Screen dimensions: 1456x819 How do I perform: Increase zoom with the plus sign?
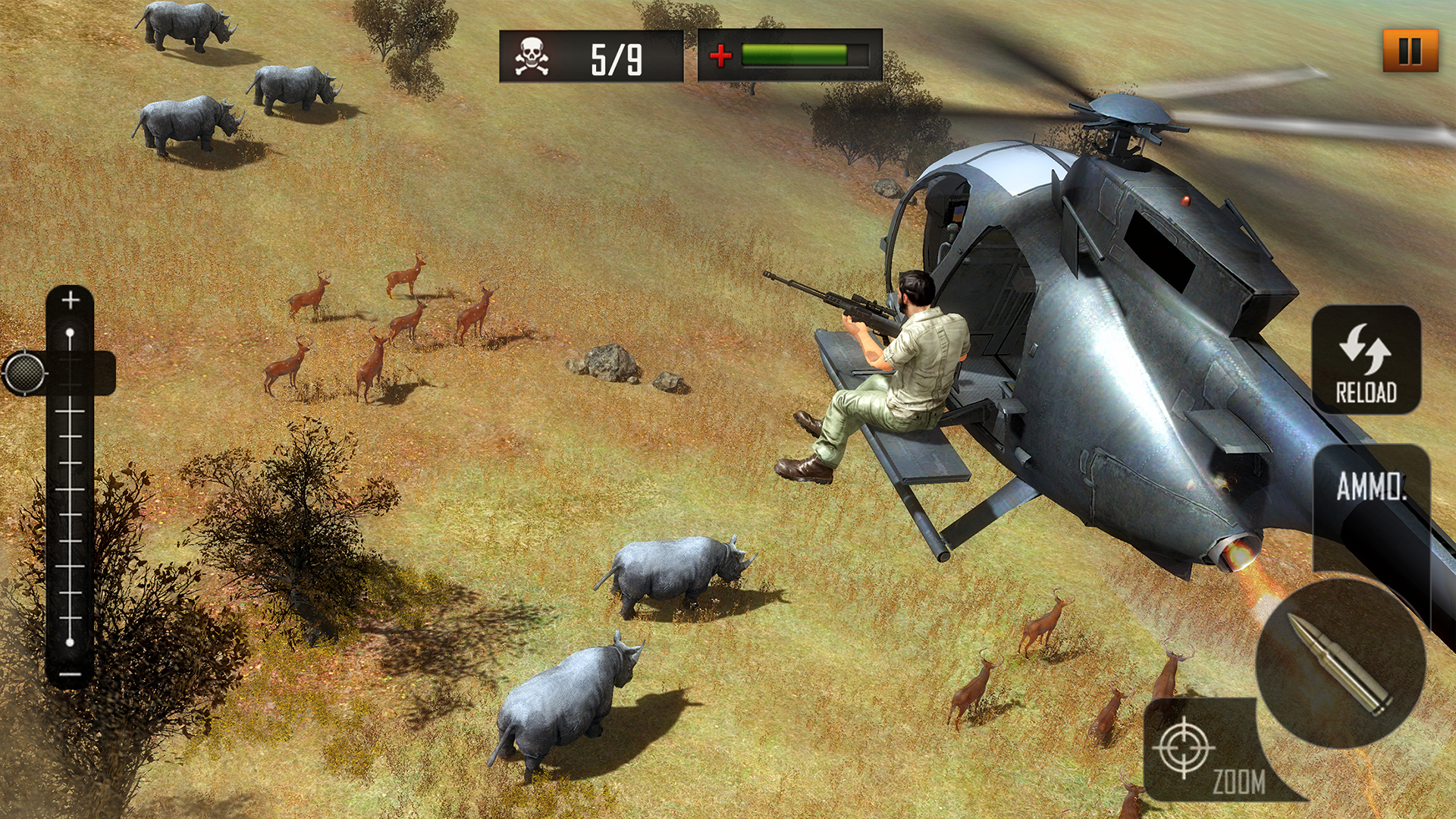click(x=71, y=300)
